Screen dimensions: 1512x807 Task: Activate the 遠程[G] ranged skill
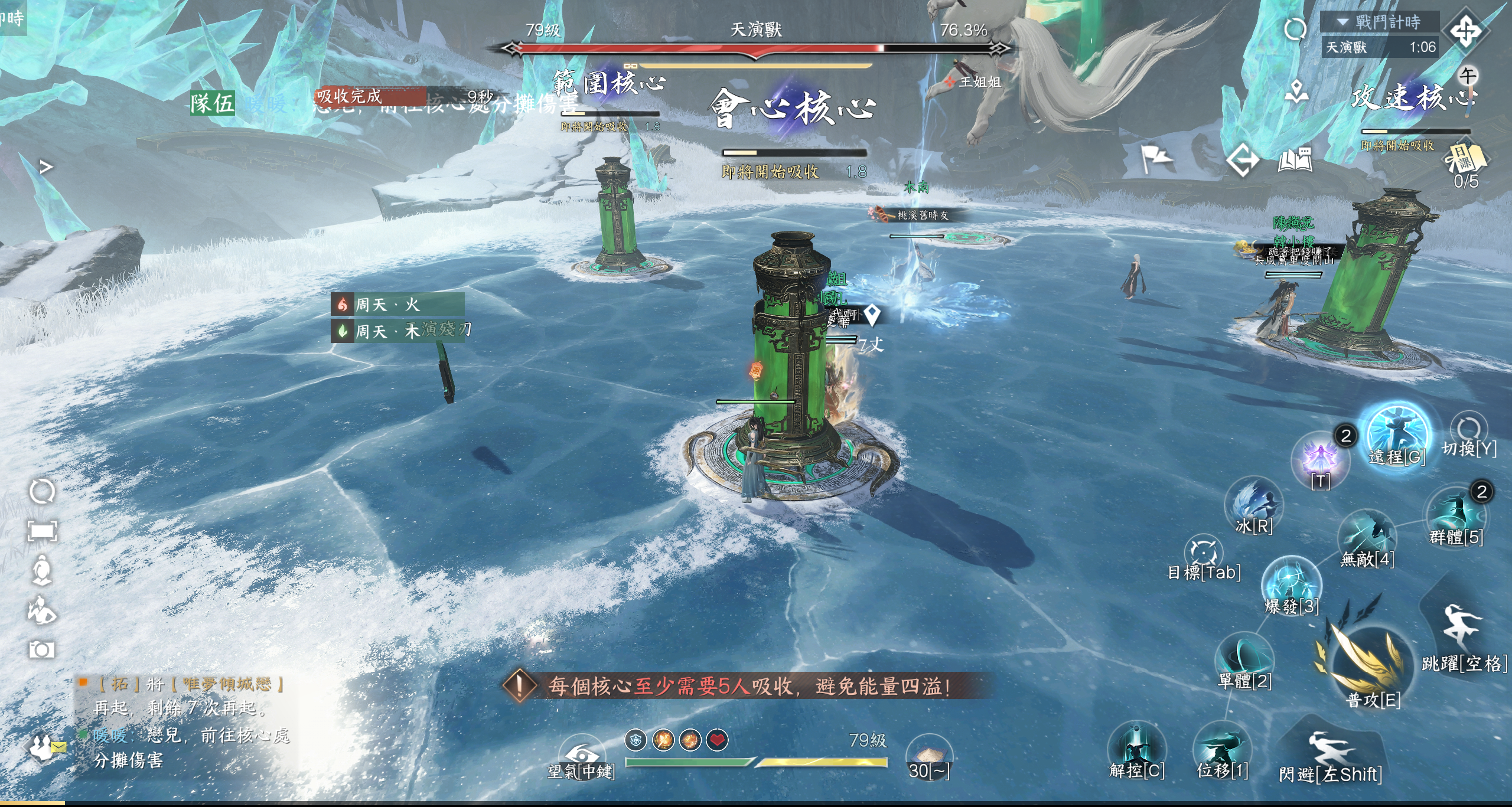(1397, 434)
